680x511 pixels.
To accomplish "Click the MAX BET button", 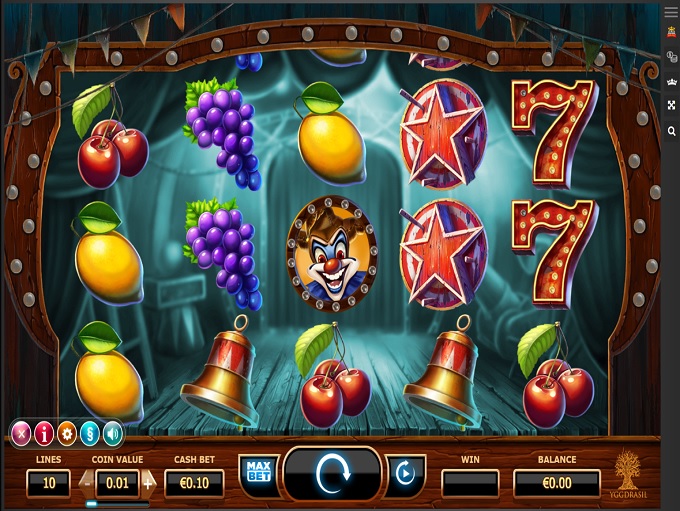I will click(258, 471).
